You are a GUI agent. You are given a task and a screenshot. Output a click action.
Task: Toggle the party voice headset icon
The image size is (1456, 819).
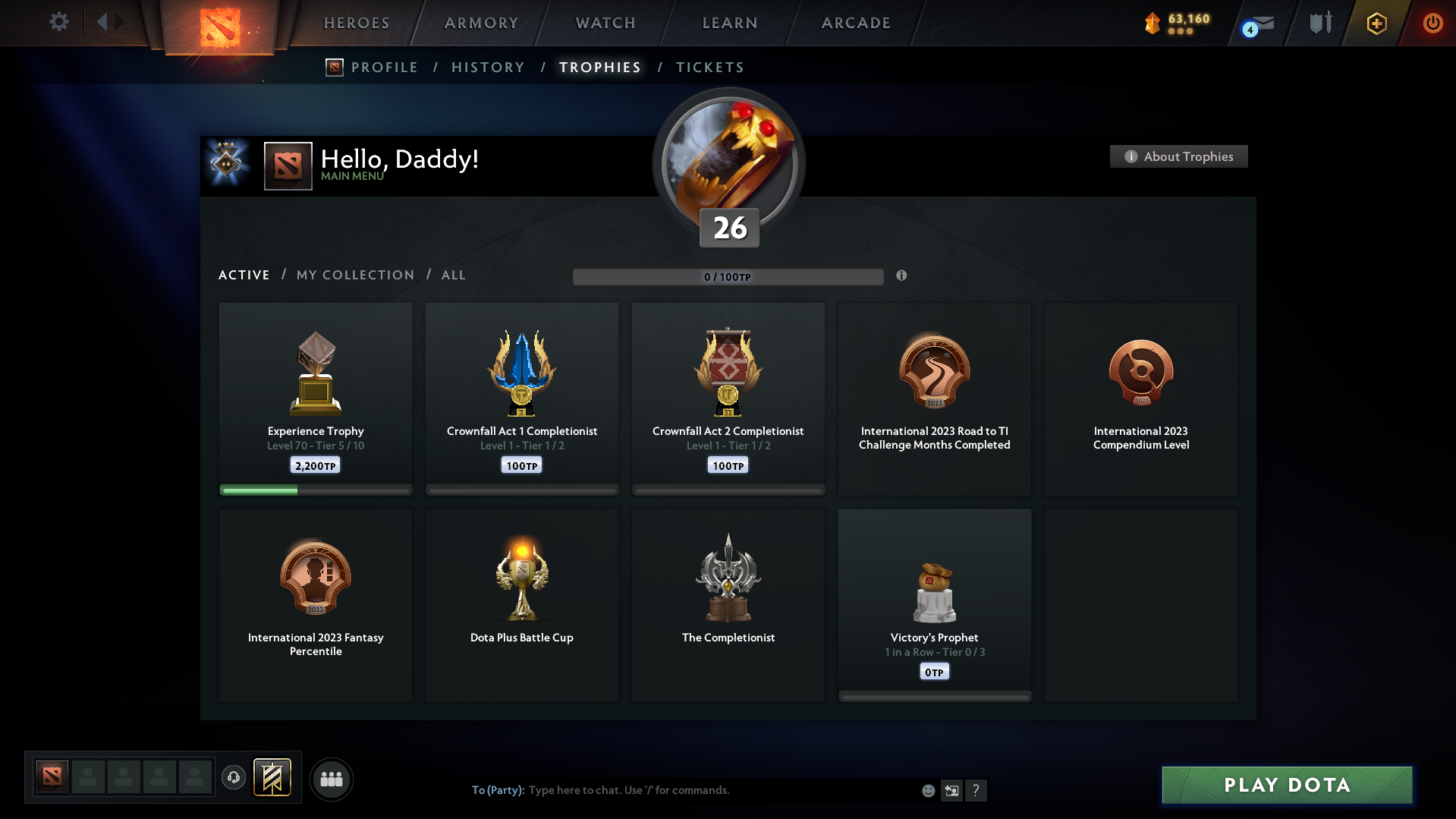234,778
